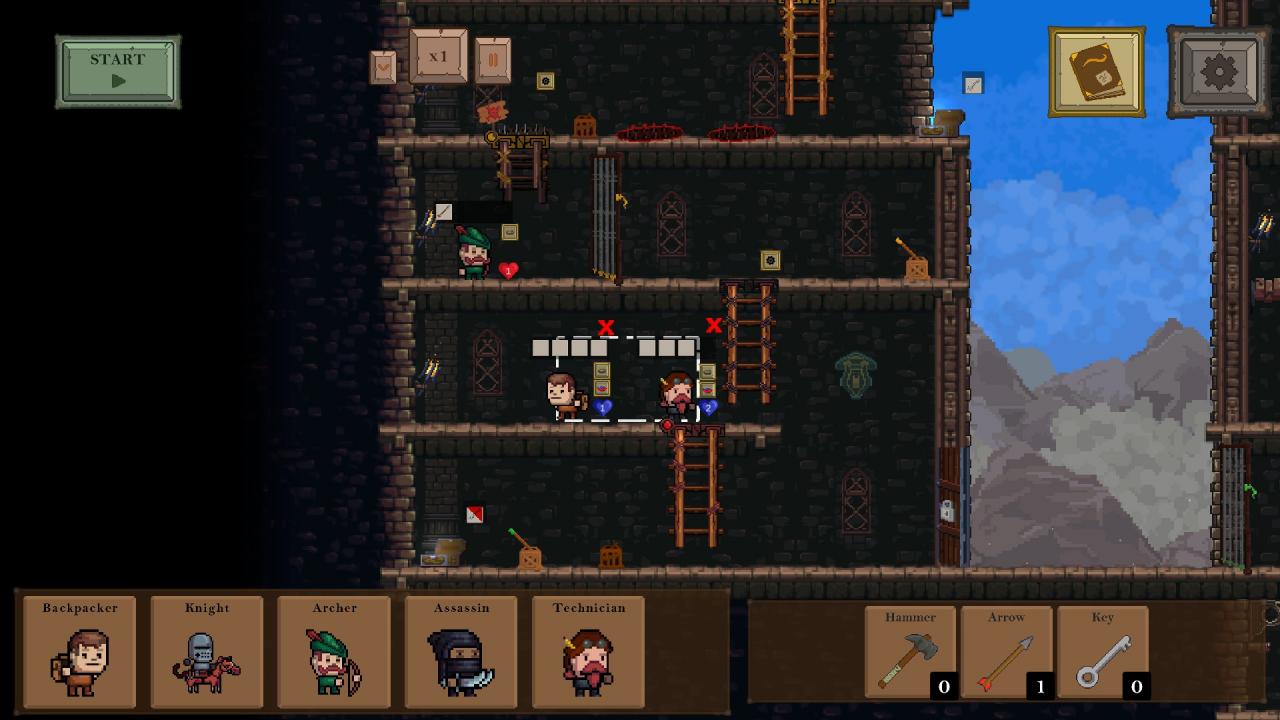Click the green START button
This screenshot has width=1280, height=720.
pos(118,71)
